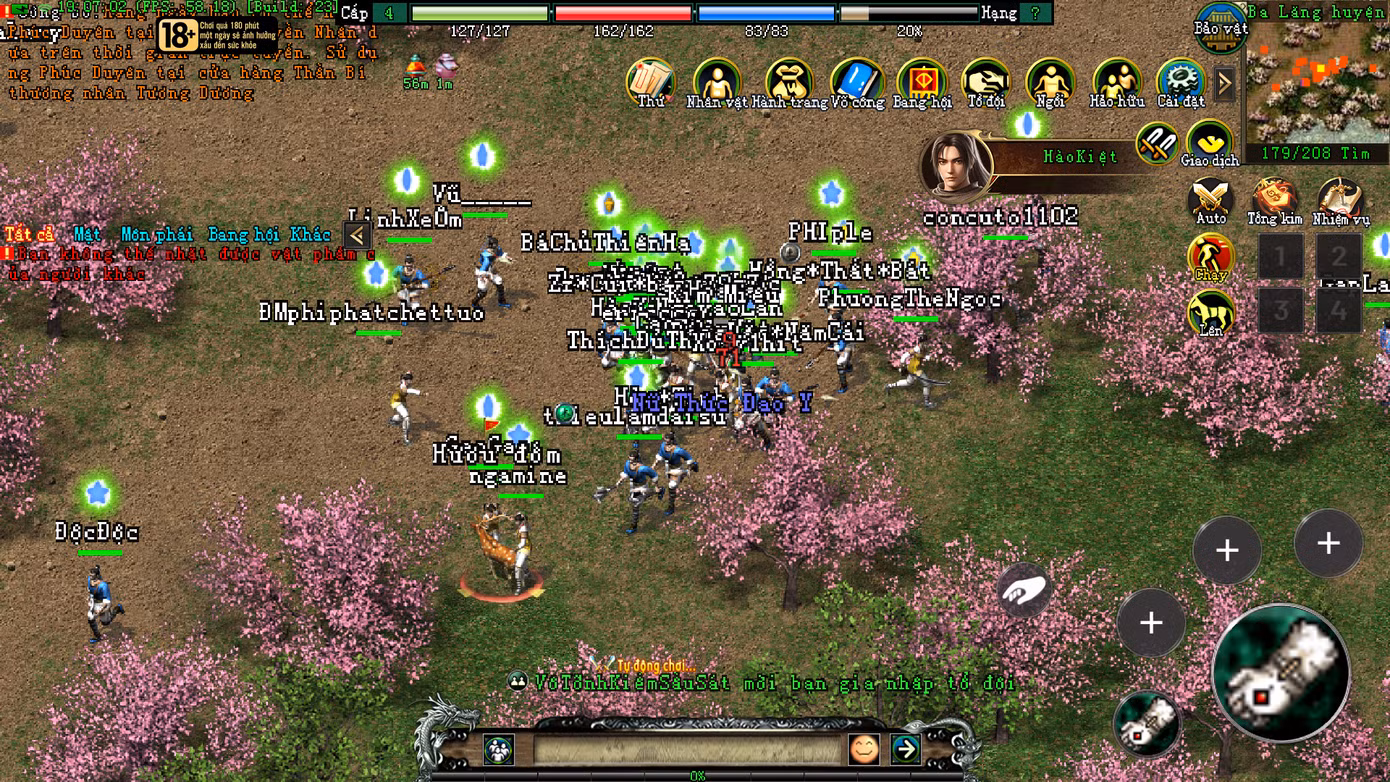Toggle Auto combat with crossed swords icon
Viewport: 1390px width, 782px height.
[1210, 196]
